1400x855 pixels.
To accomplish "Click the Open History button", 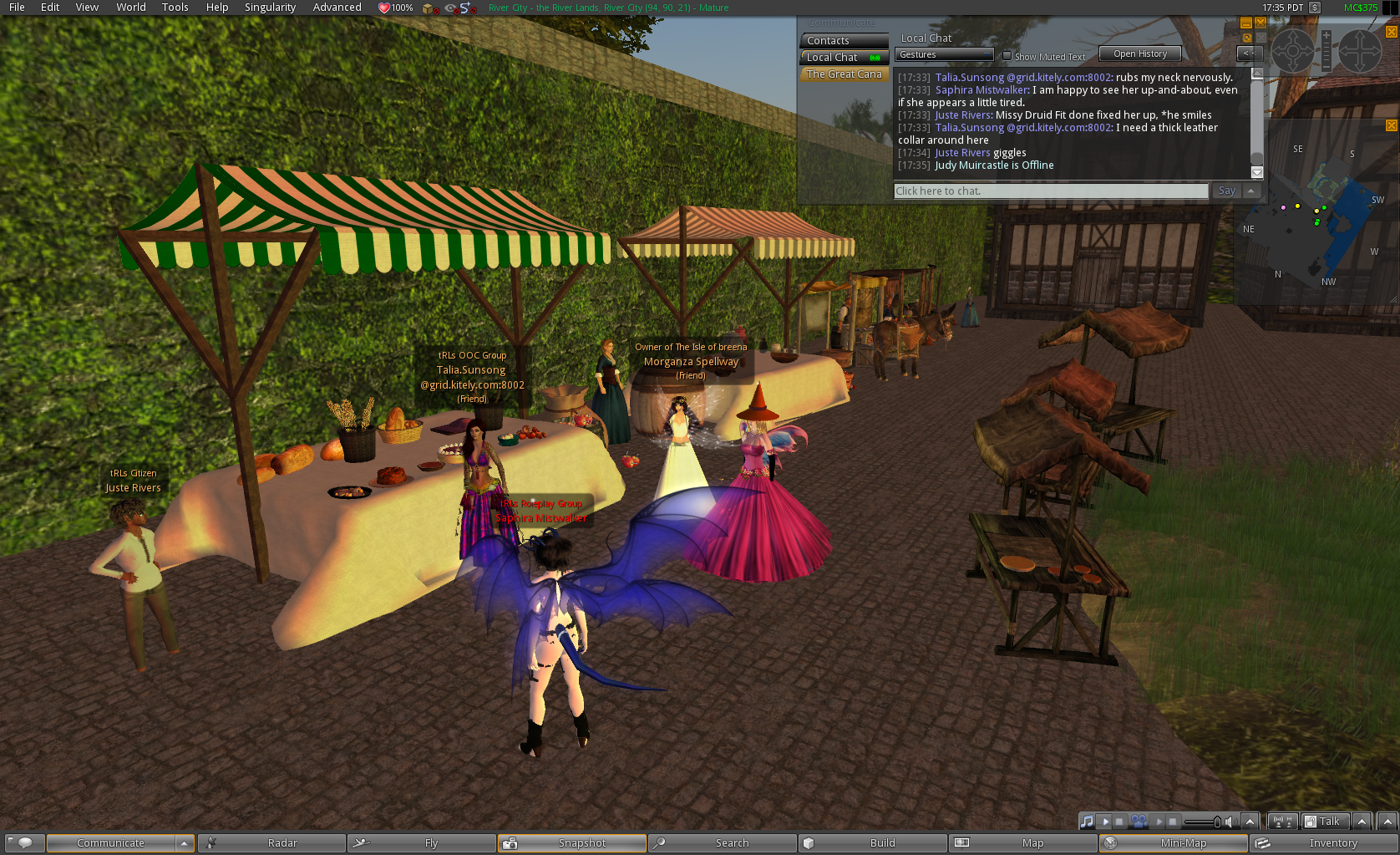I will pos(1139,54).
